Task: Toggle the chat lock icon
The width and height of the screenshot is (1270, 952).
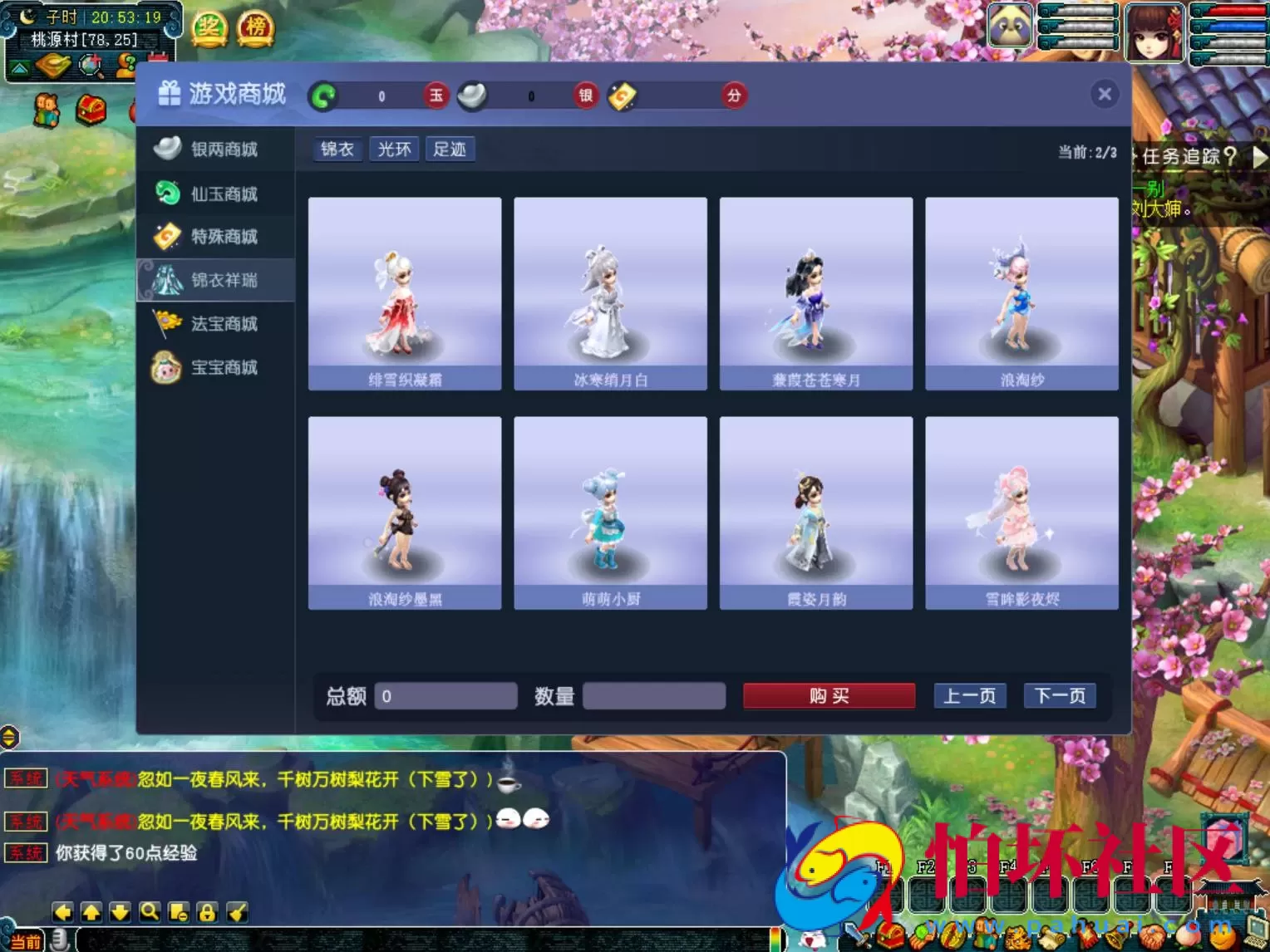Action: 208,911
